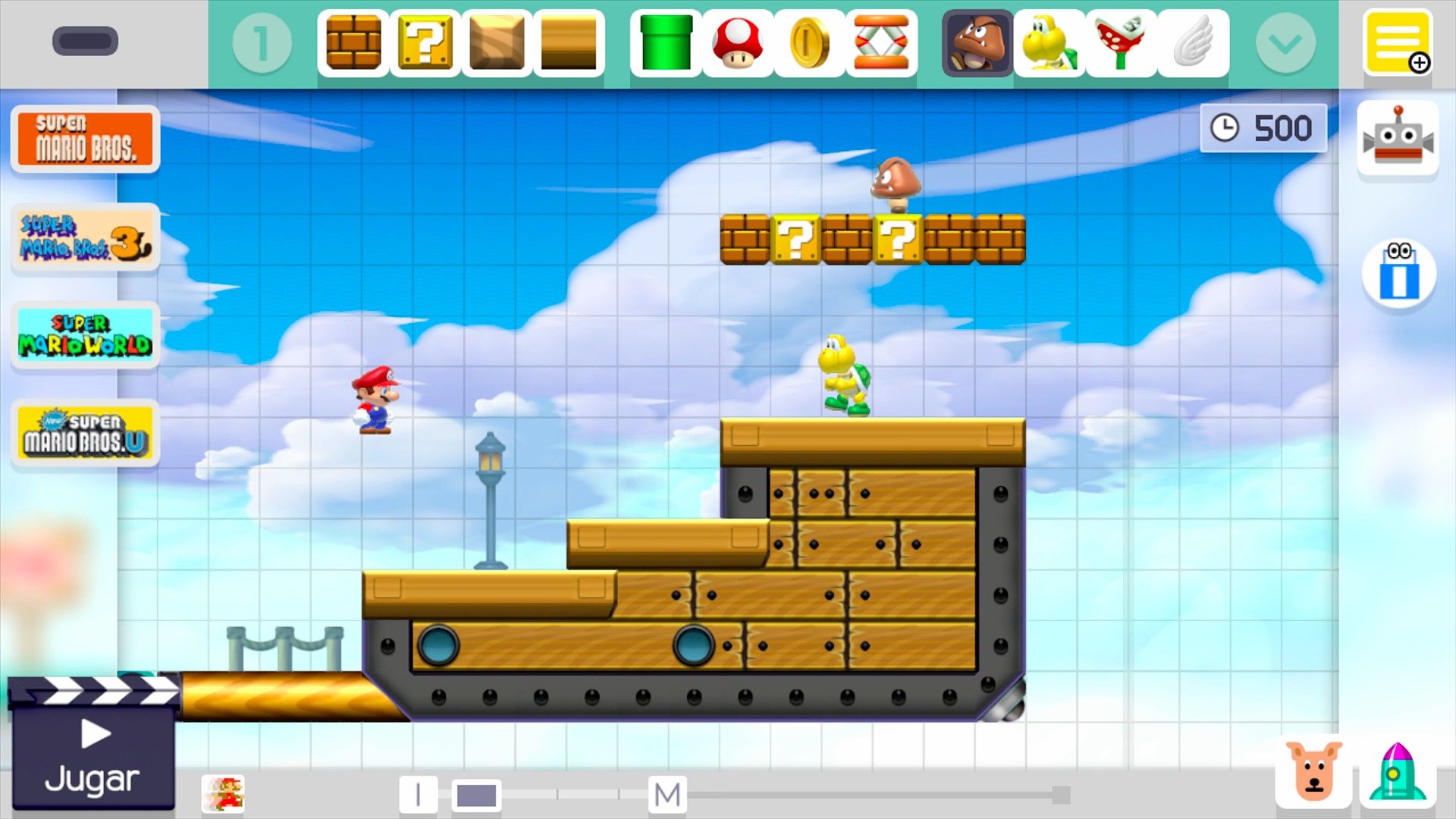Select the Koopa Troopa enemy
This screenshot has height=819, width=1456.
(x=1048, y=43)
